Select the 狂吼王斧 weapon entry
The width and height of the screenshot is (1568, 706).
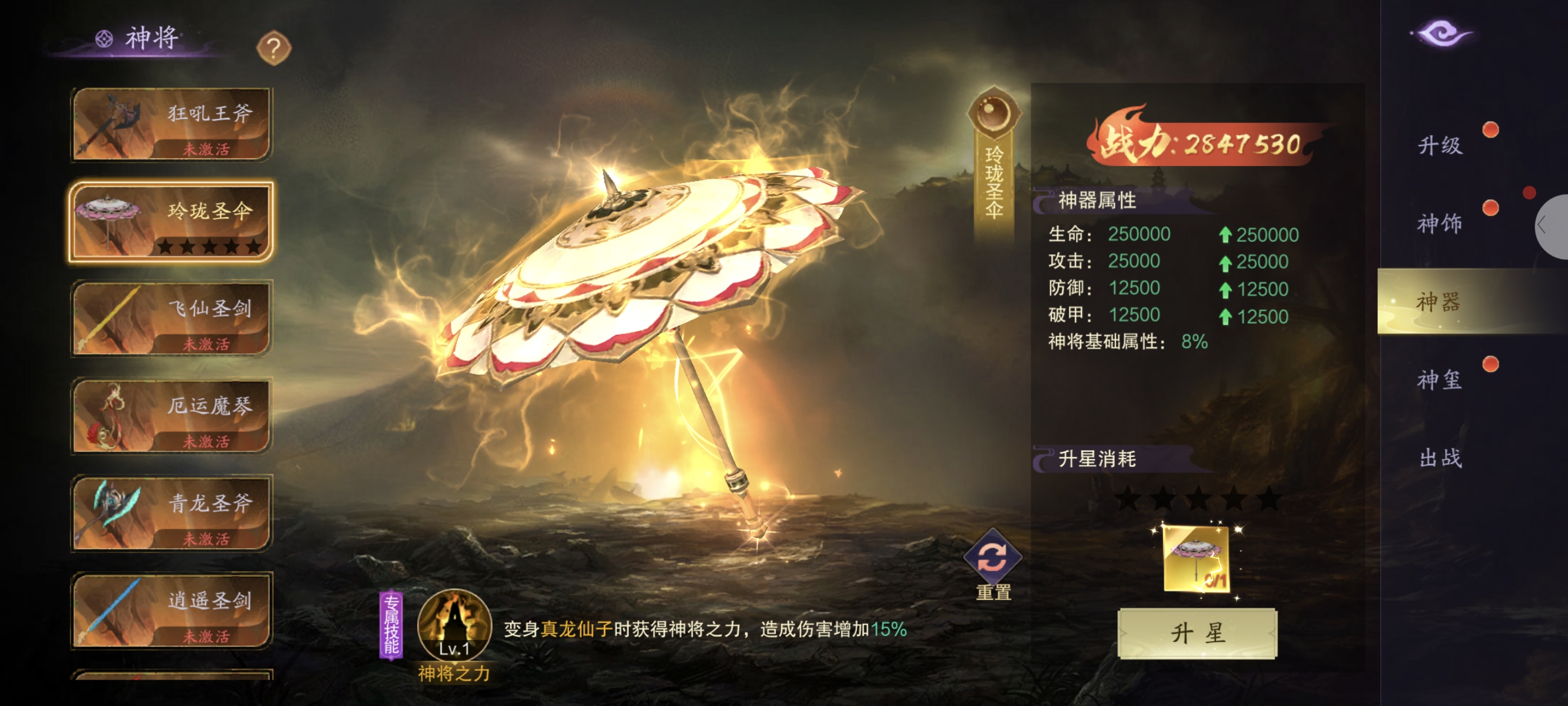172,124
